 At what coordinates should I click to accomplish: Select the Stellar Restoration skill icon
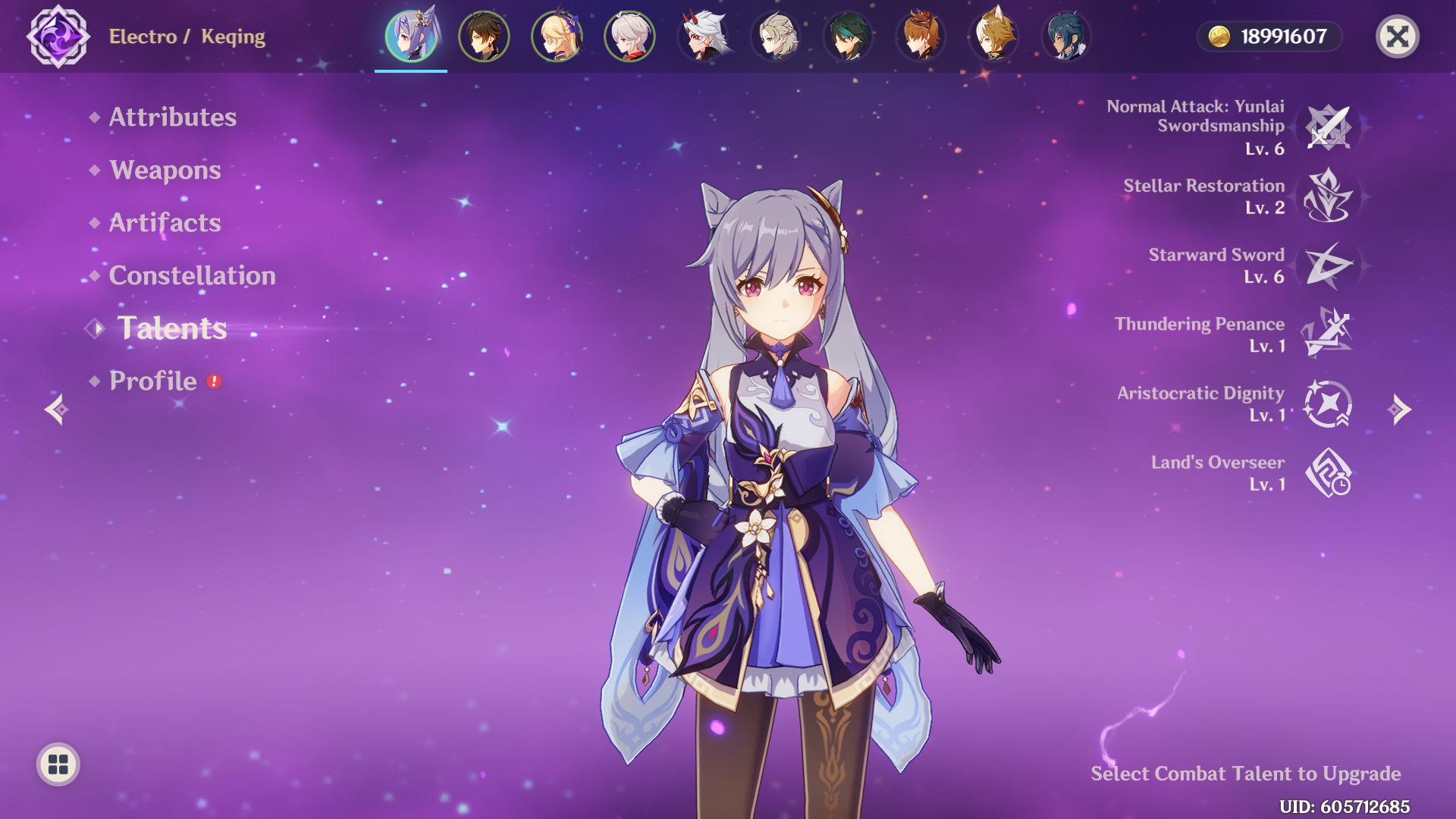point(1329,197)
